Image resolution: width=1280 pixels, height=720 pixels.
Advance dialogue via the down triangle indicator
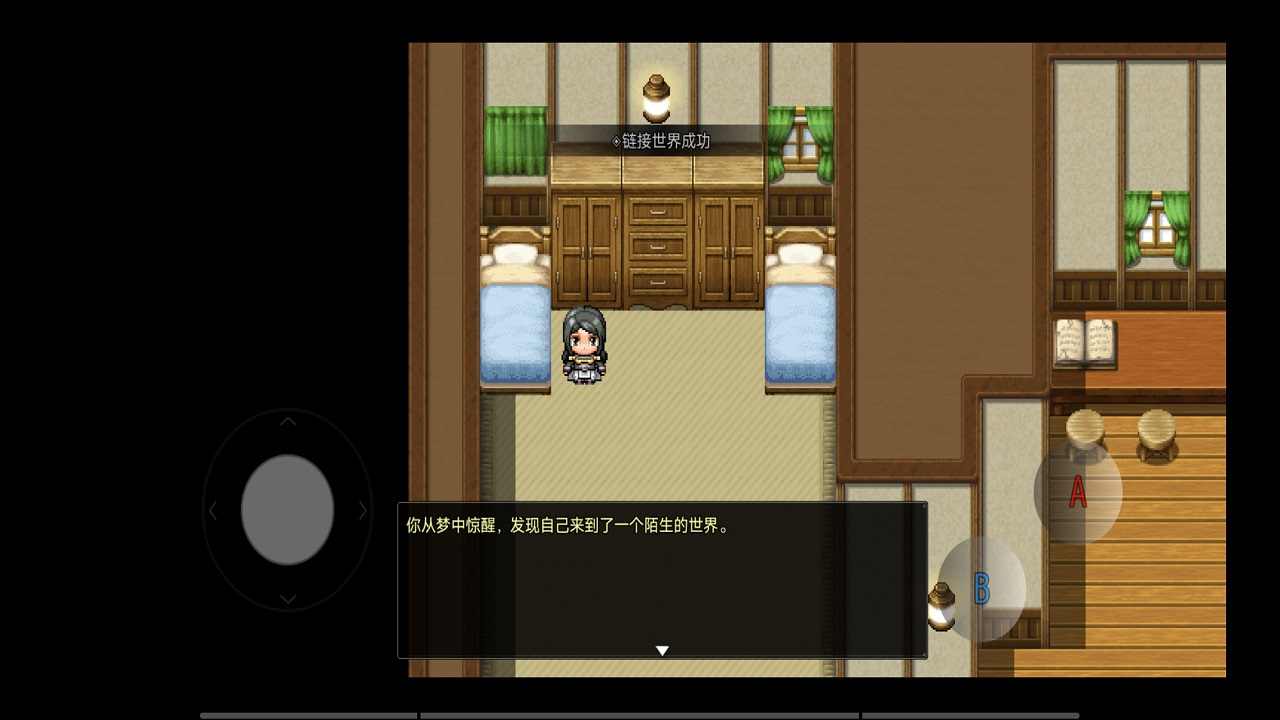point(662,649)
